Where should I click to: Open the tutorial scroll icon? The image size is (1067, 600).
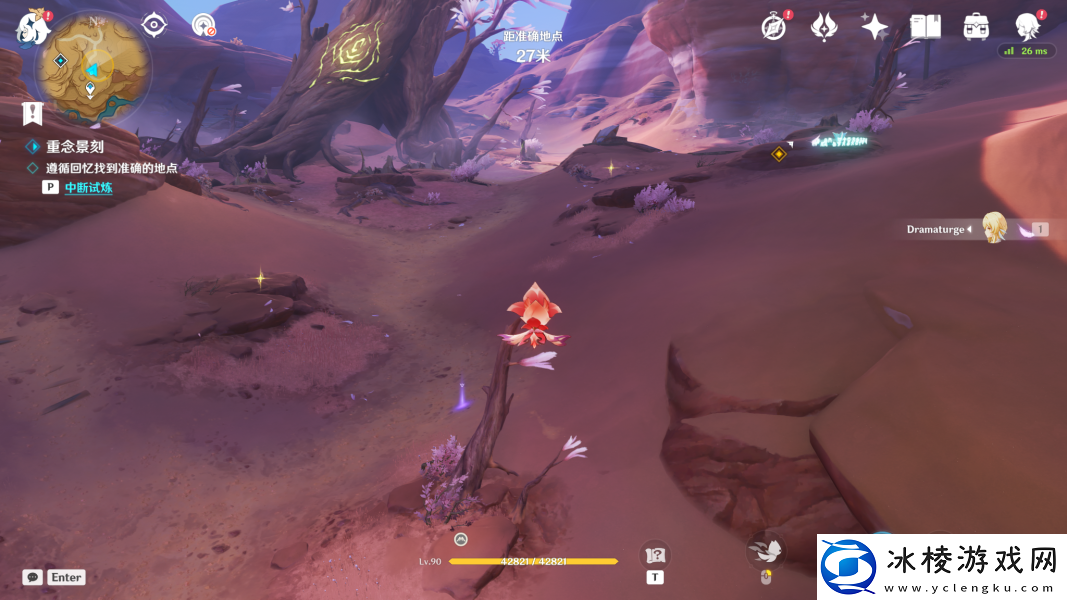point(655,556)
